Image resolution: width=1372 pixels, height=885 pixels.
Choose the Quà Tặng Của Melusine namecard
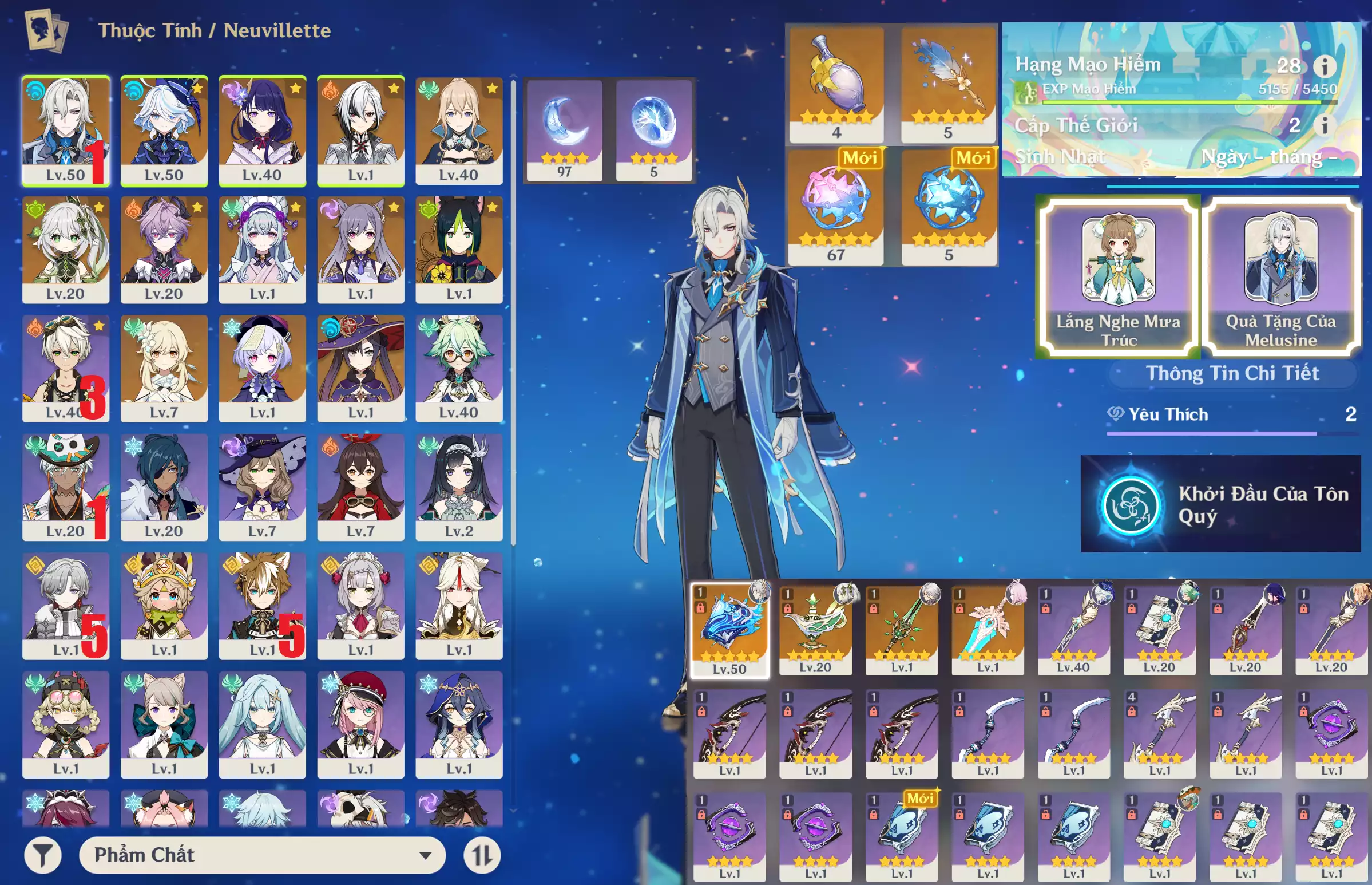[x=1280, y=277]
